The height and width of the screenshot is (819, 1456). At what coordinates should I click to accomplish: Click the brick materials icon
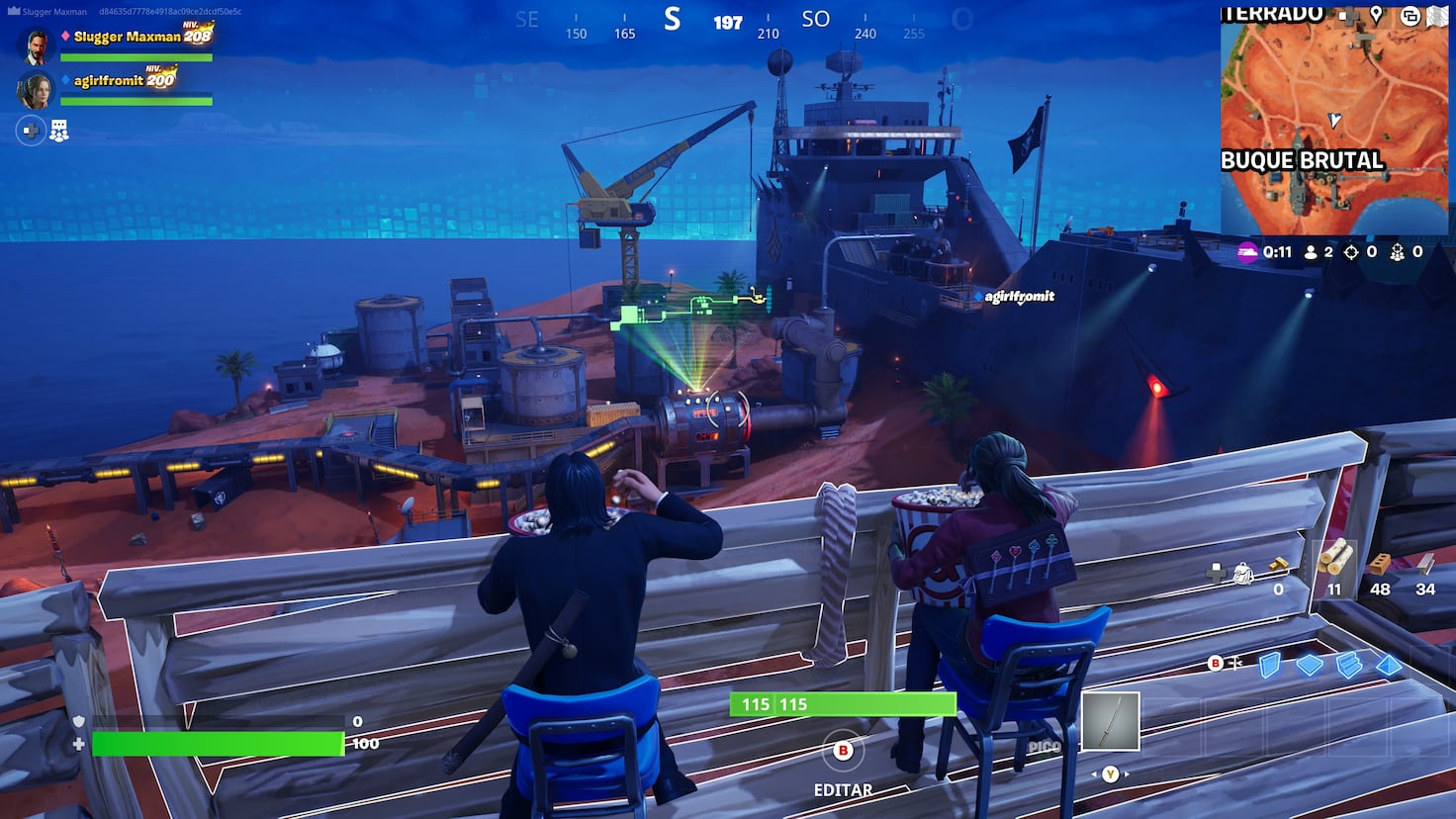point(1381,564)
